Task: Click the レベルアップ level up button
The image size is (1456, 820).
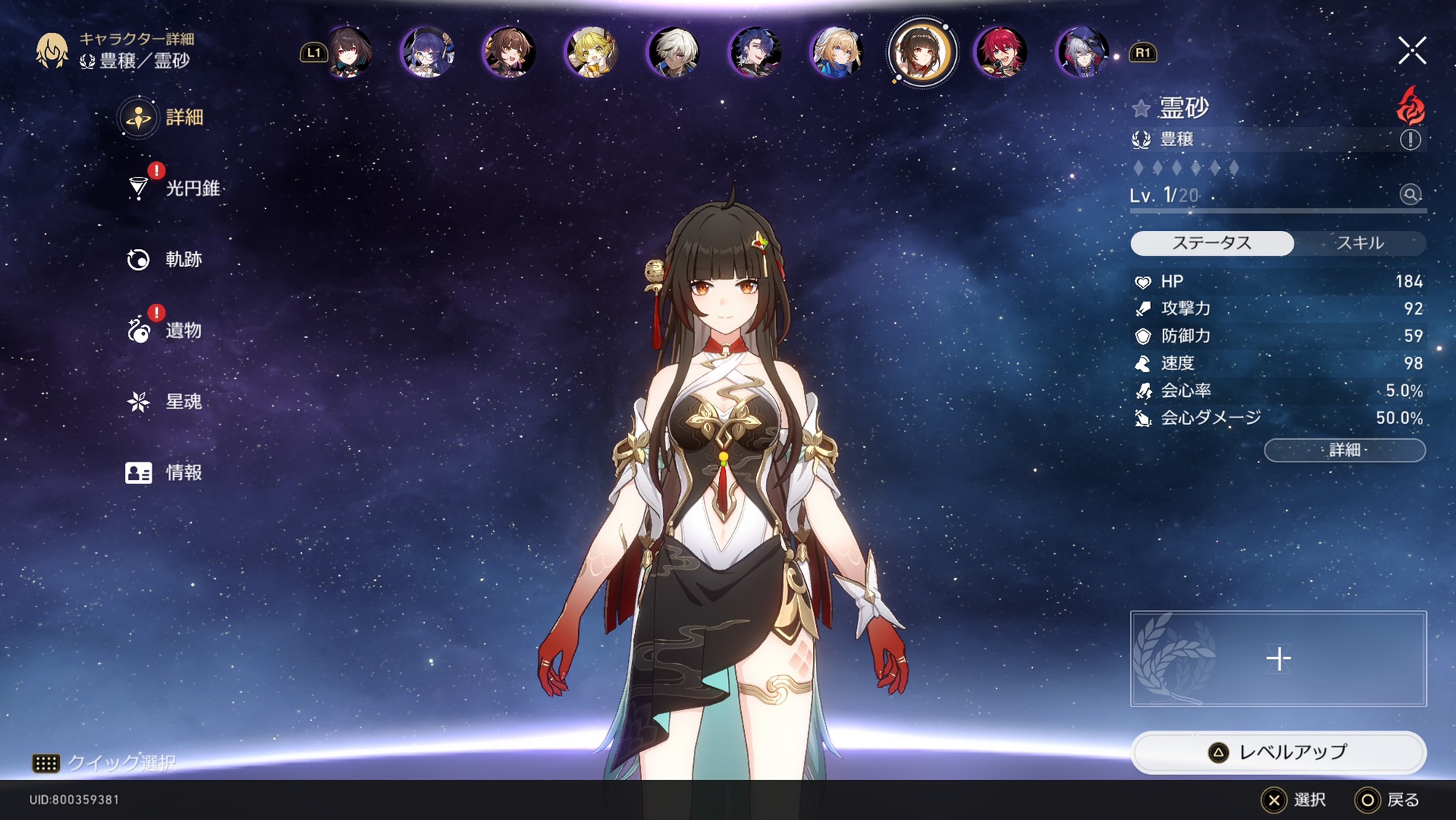Action: point(1278,752)
